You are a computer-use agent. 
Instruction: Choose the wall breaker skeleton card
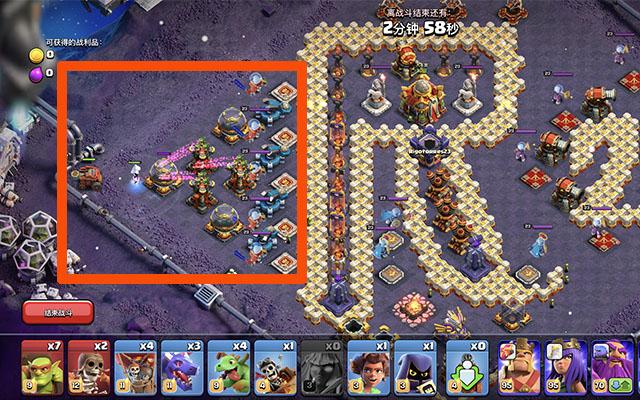pyautogui.click(x=86, y=366)
